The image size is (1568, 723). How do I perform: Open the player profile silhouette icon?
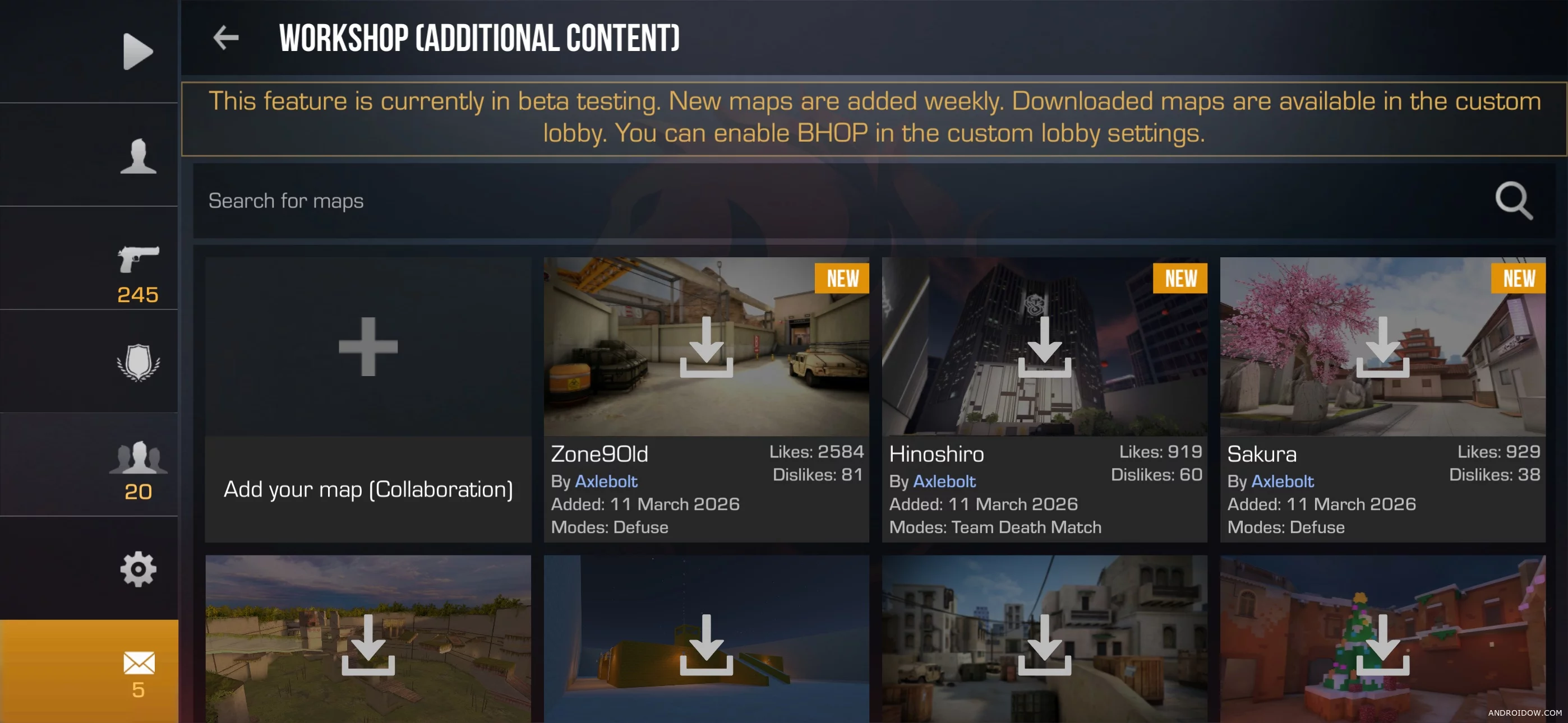tap(138, 156)
